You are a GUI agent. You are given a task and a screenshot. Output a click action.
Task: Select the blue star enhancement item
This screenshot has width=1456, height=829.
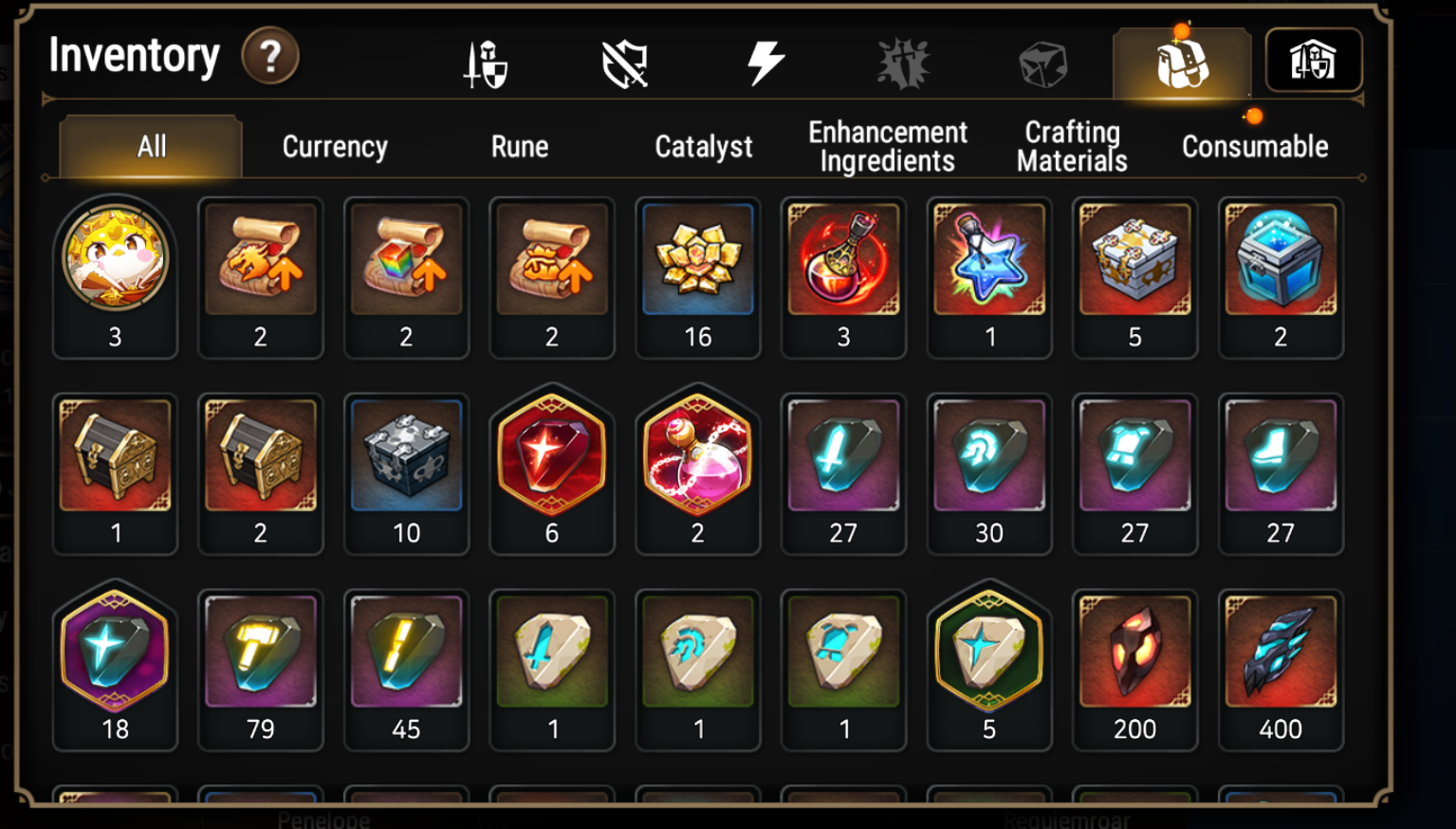[x=989, y=259]
